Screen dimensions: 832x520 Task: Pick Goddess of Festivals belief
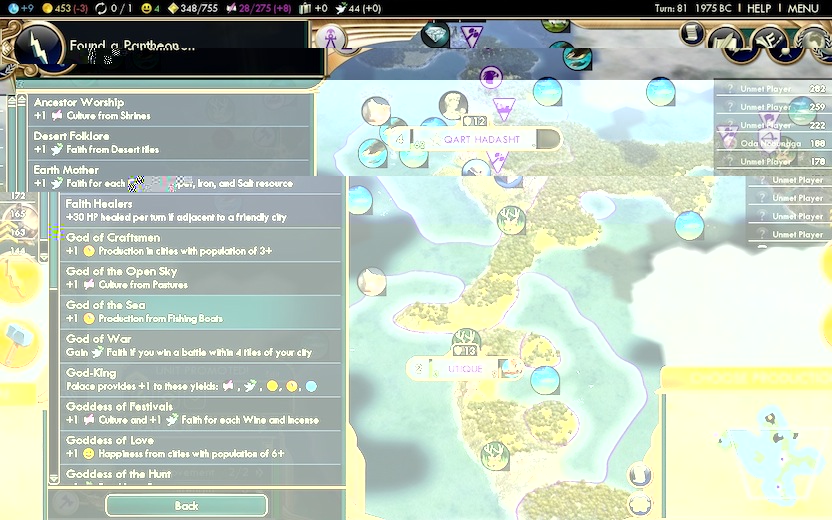click(x=200, y=414)
